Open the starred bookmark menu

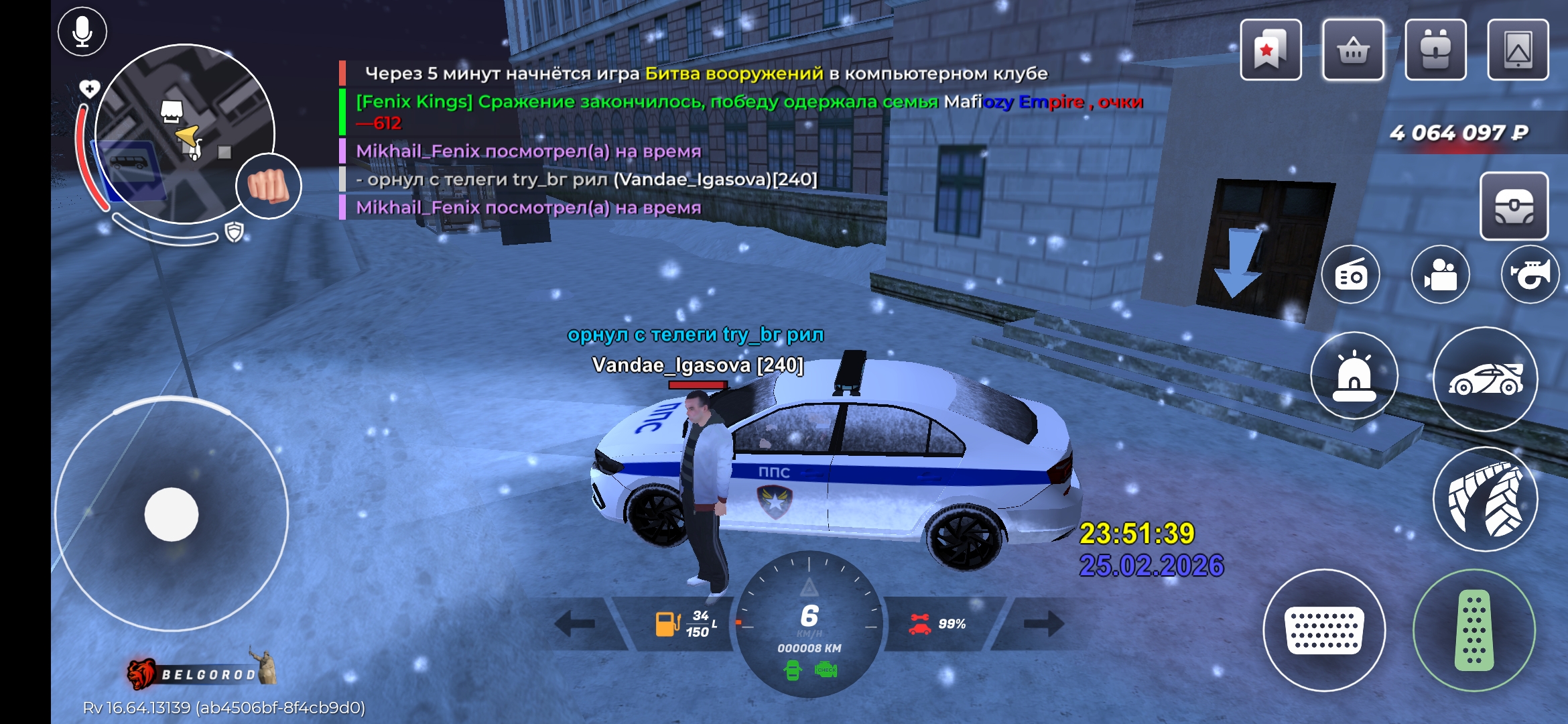point(1270,50)
